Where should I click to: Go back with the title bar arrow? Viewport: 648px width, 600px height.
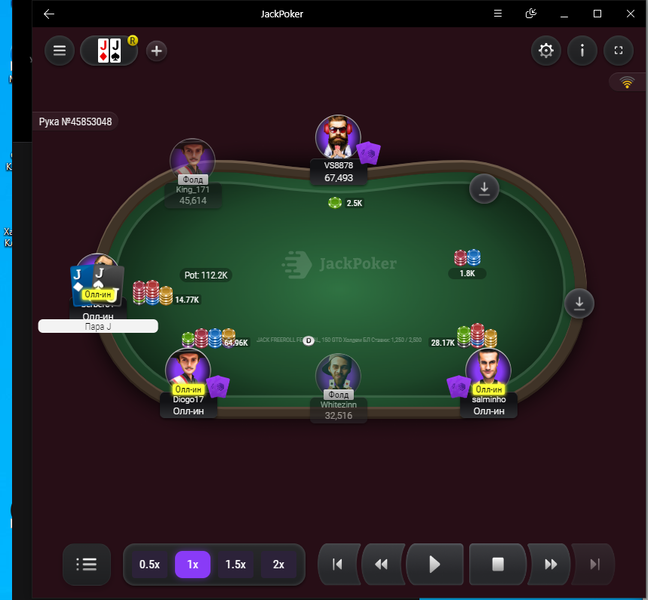click(x=49, y=14)
